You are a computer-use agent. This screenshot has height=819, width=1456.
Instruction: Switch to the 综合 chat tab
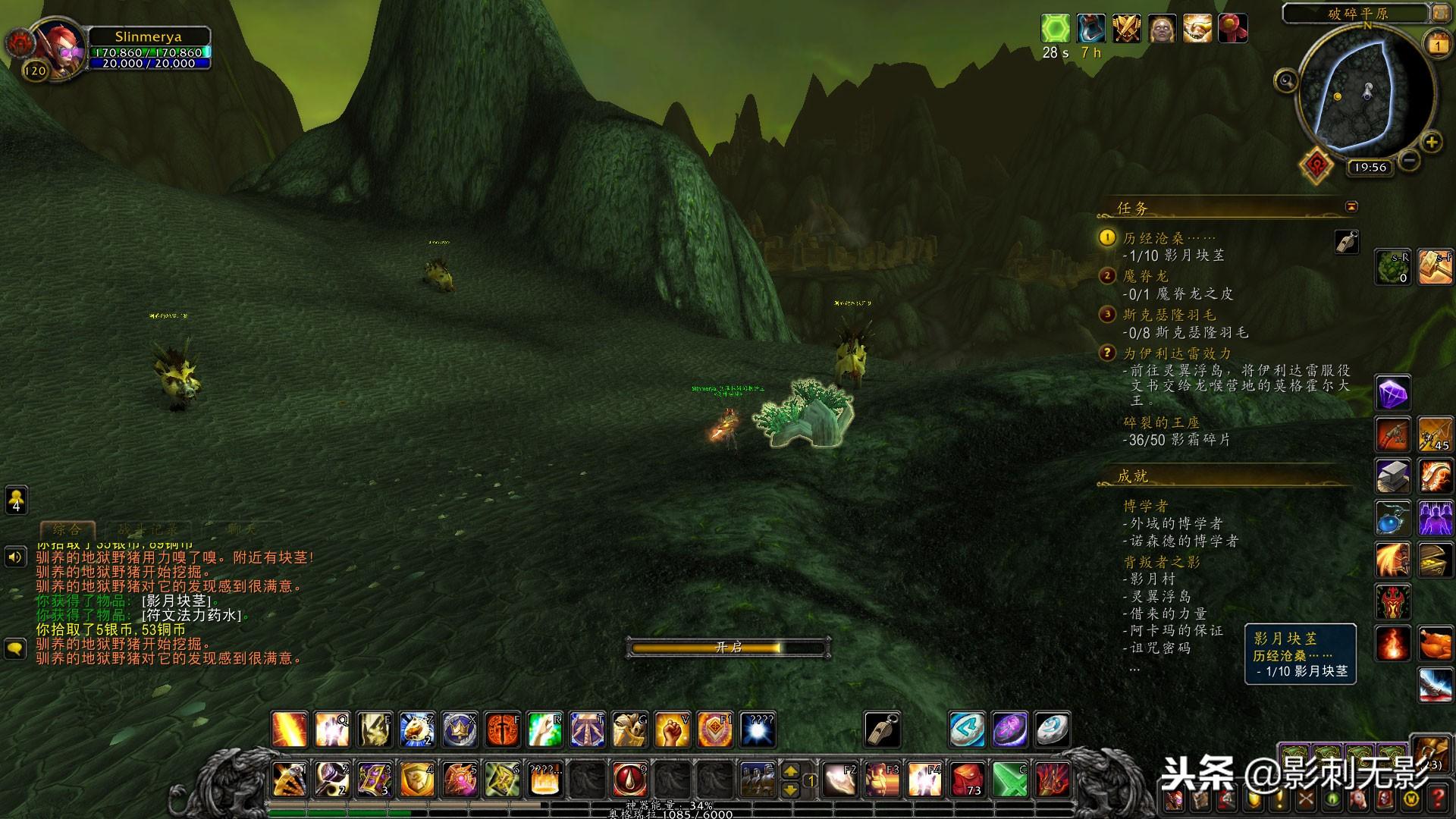[67, 529]
